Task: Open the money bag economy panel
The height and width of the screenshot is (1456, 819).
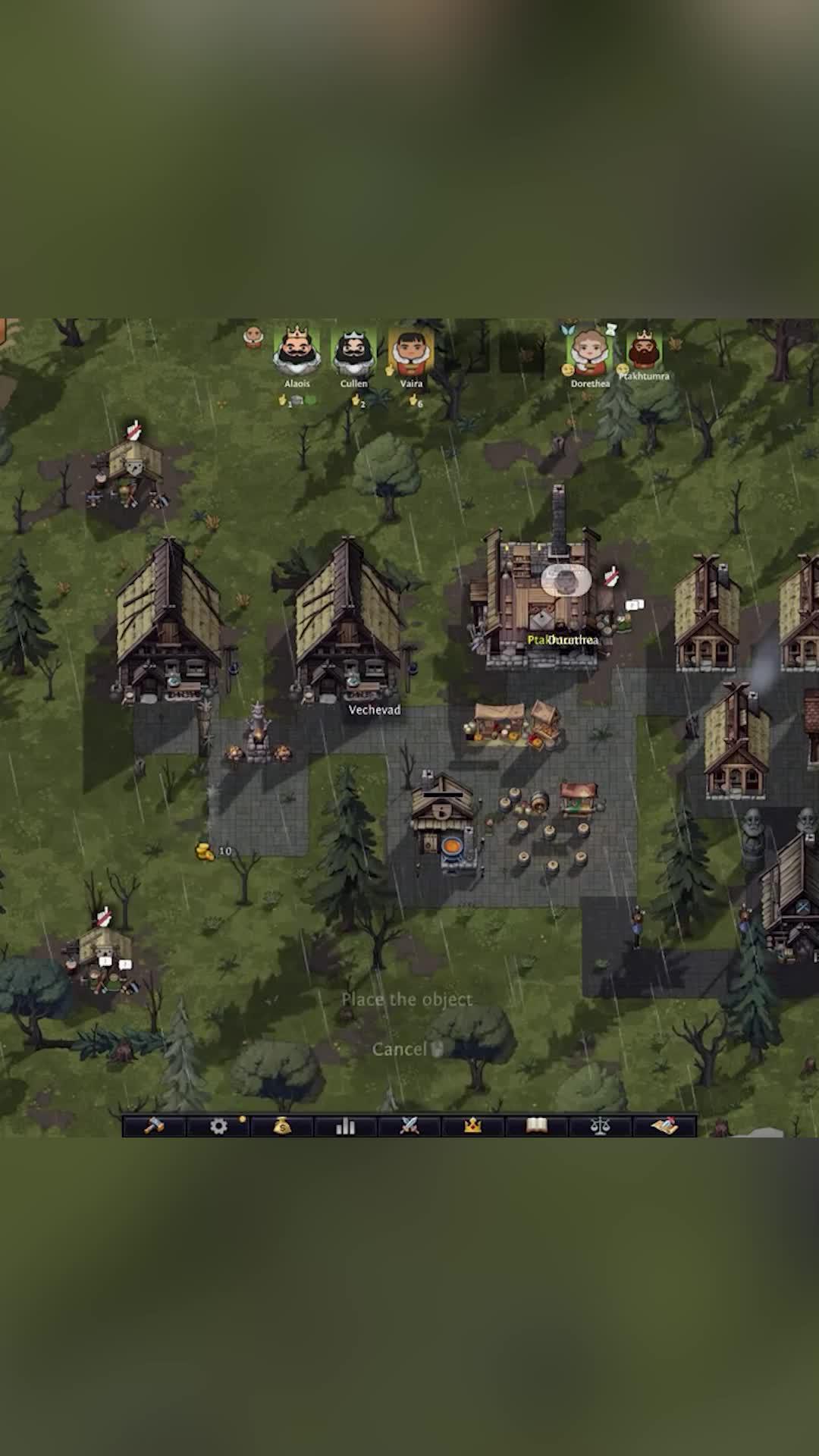Action: click(282, 1126)
